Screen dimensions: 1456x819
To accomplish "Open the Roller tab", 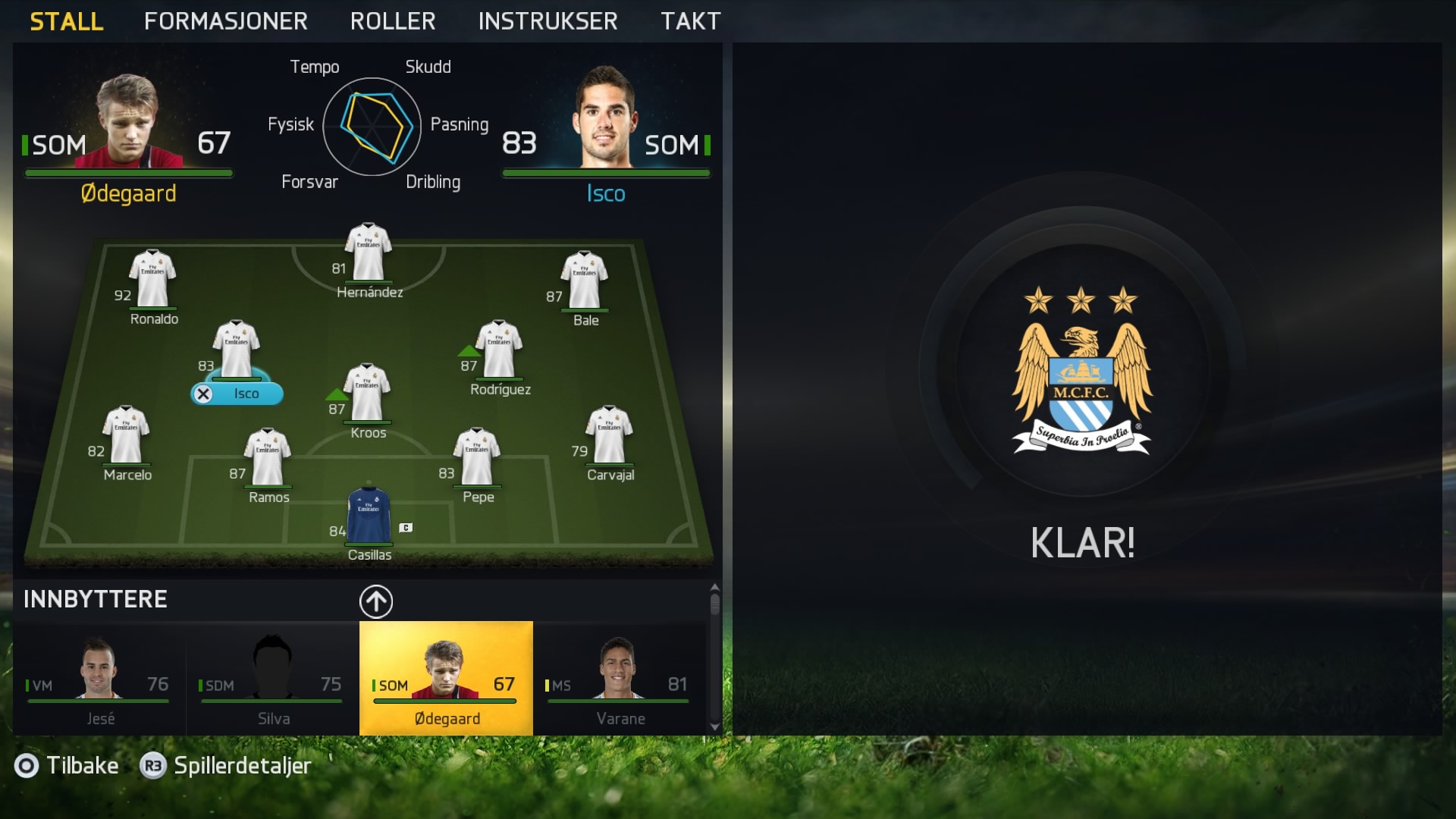I will tap(392, 21).
